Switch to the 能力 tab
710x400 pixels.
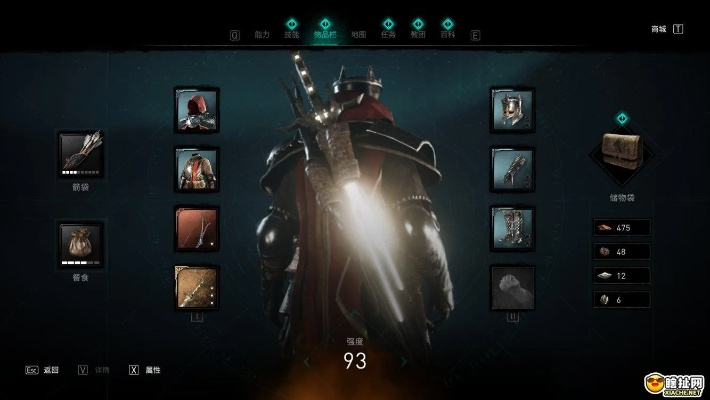(262, 34)
